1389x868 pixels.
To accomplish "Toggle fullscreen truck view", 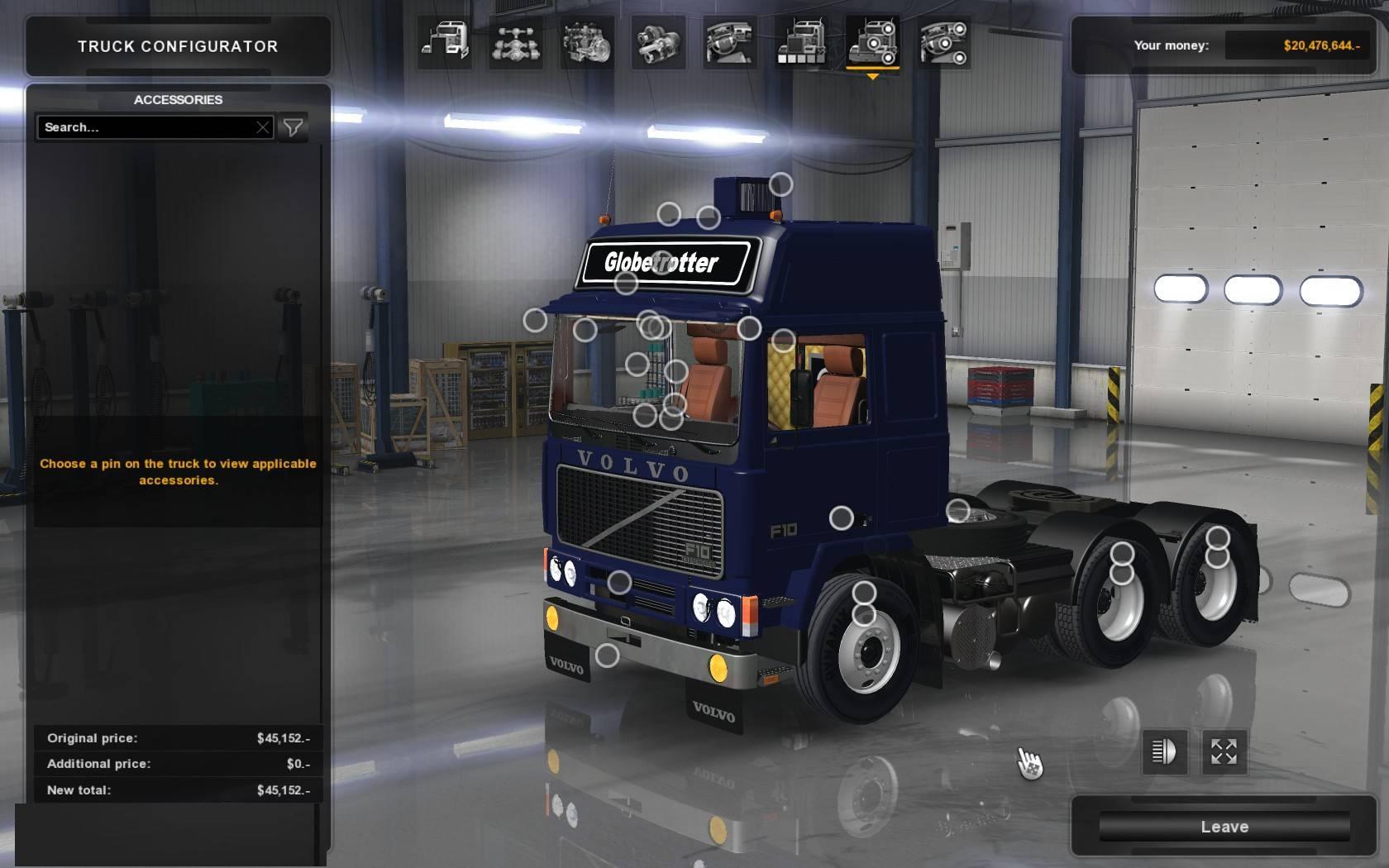I will [1224, 751].
